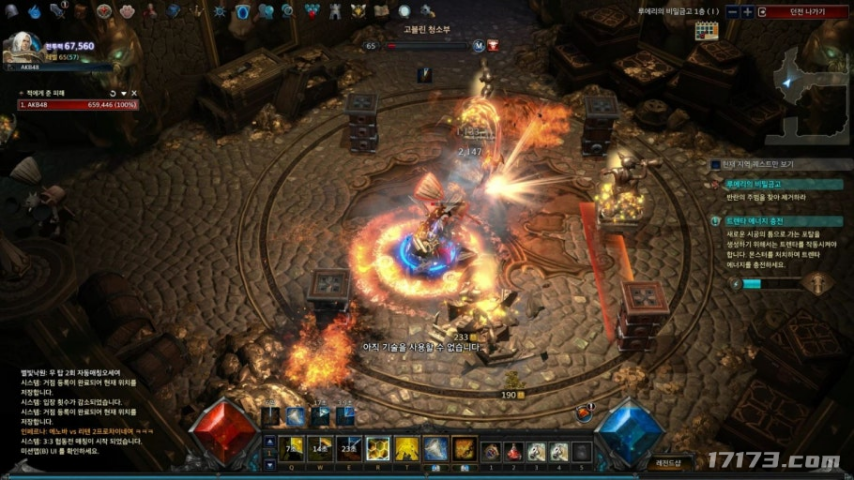
Task: Click the player portrait of AKB48
Action: coord(22,47)
